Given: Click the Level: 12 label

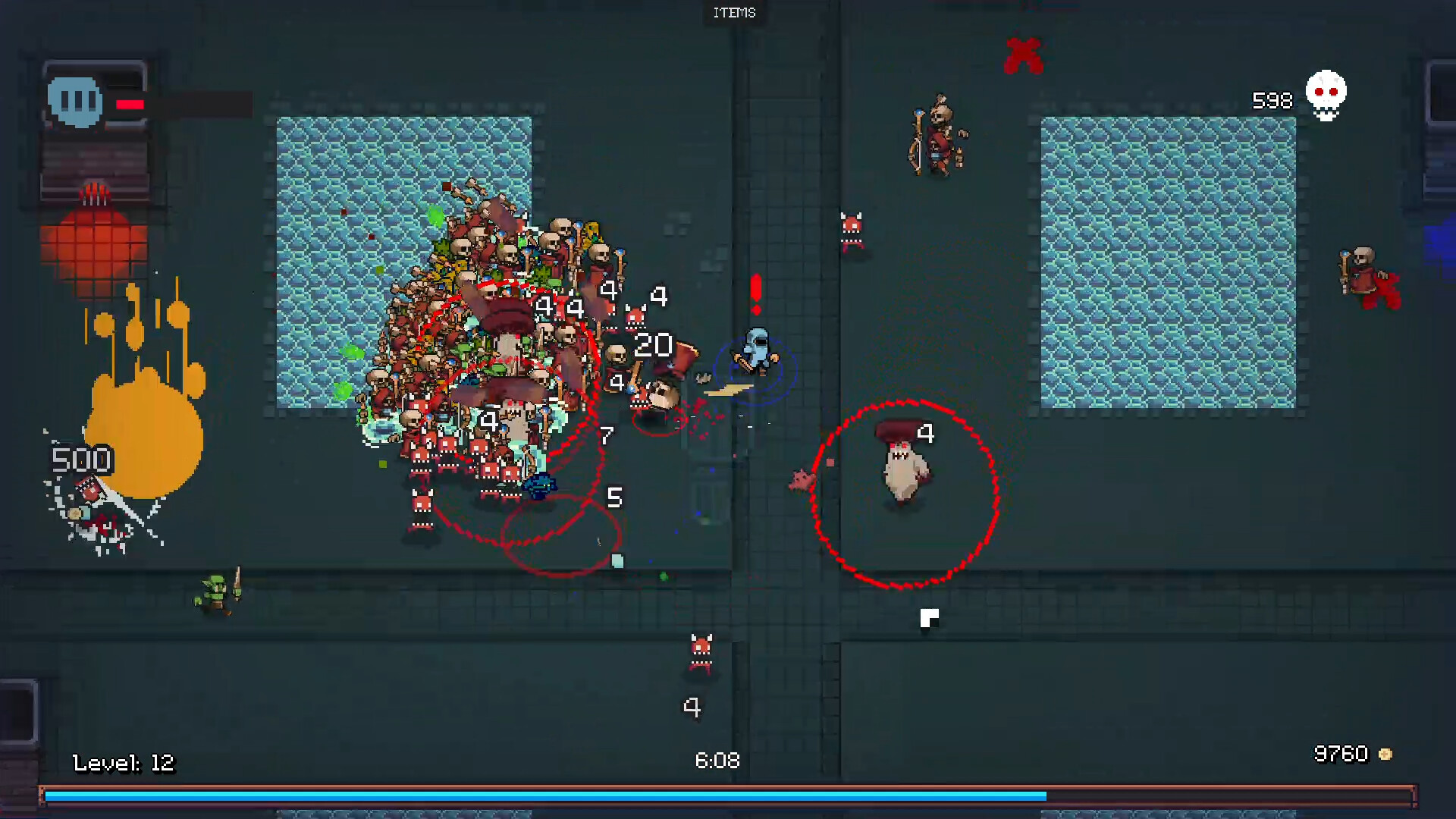Looking at the screenshot, I should (x=124, y=762).
